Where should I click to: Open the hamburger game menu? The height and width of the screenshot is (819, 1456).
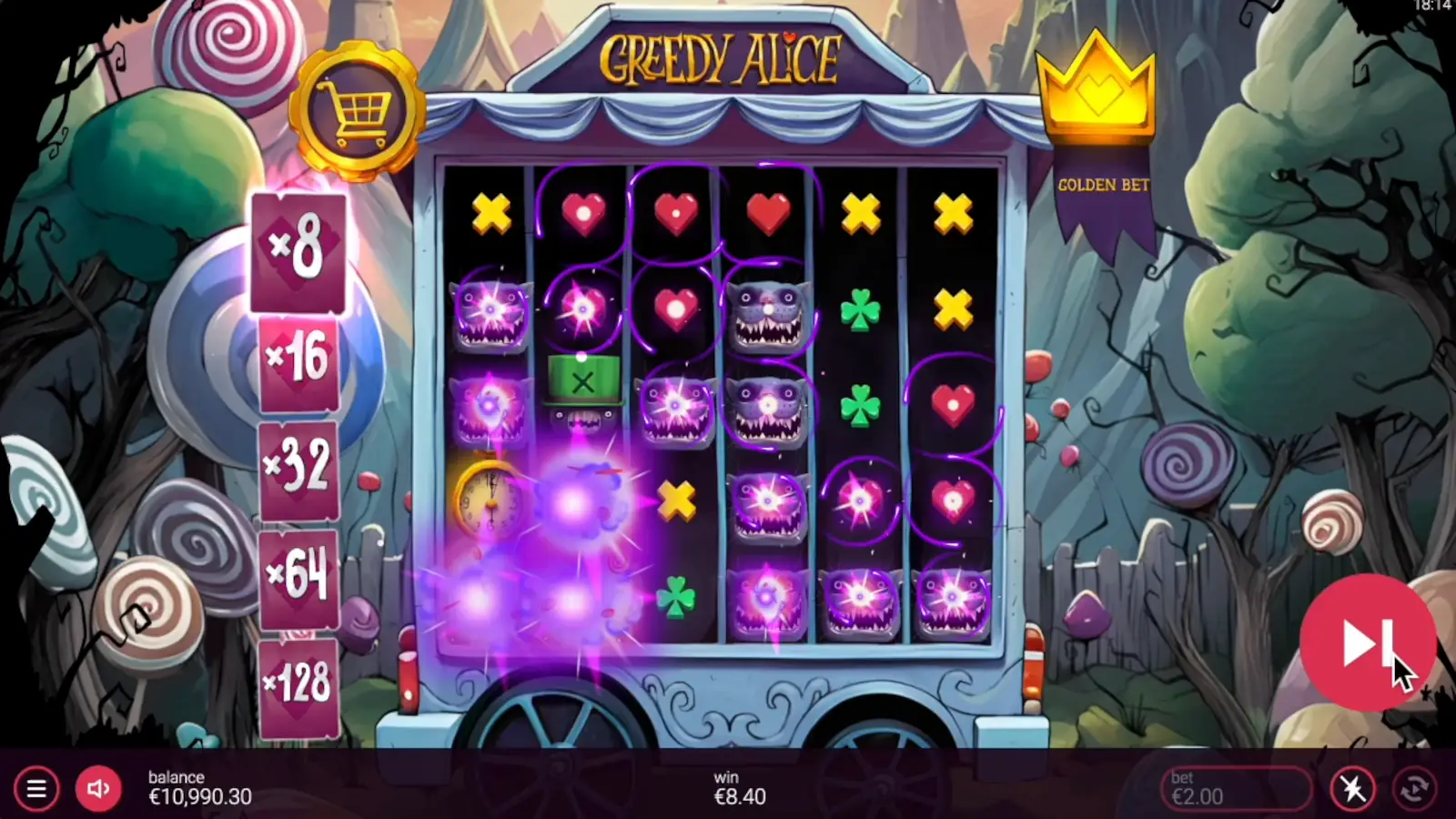(36, 789)
